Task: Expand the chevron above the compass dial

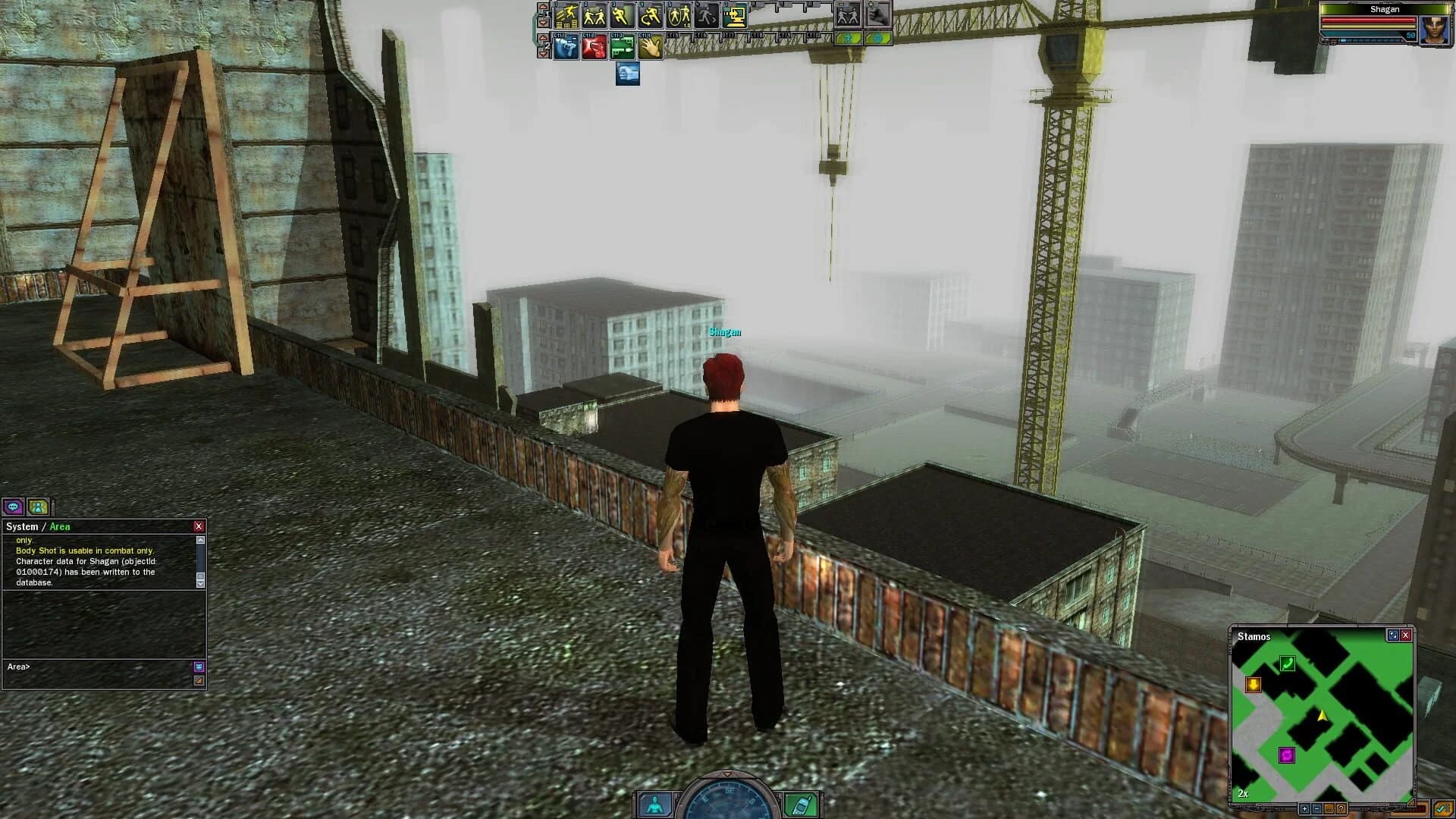Action: coord(727,773)
